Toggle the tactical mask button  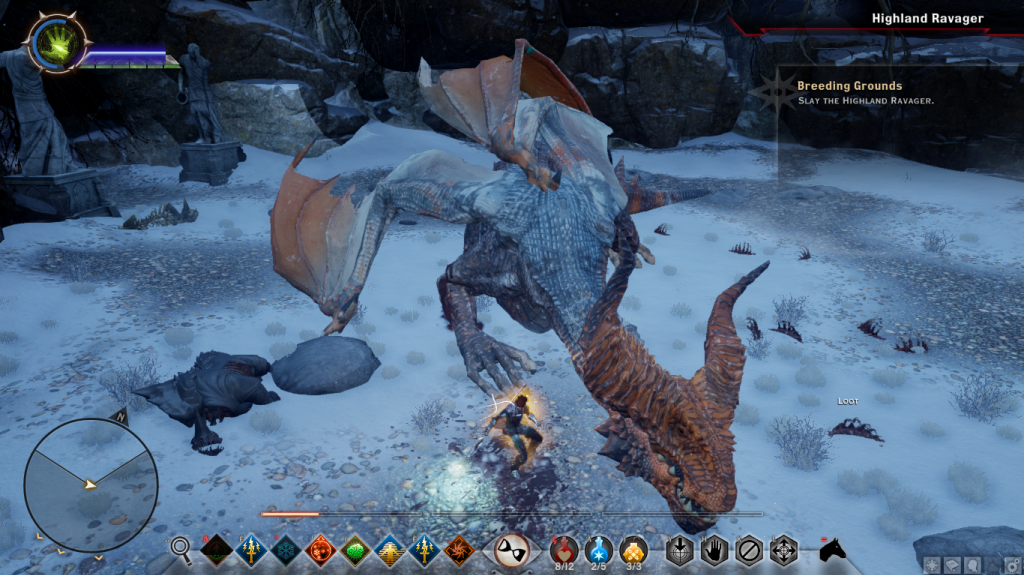click(512, 549)
